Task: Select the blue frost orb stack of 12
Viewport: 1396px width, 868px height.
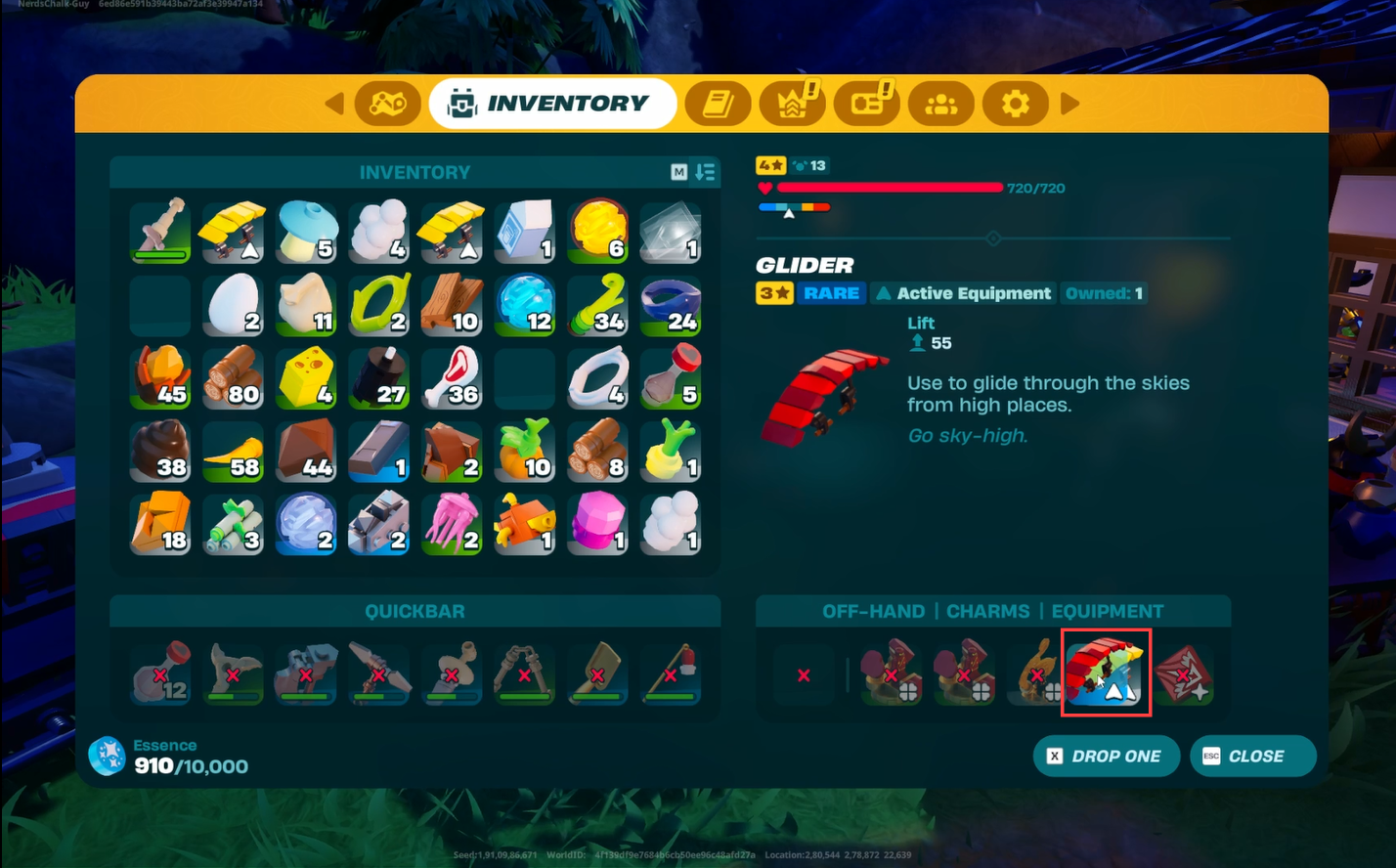Action: click(524, 305)
